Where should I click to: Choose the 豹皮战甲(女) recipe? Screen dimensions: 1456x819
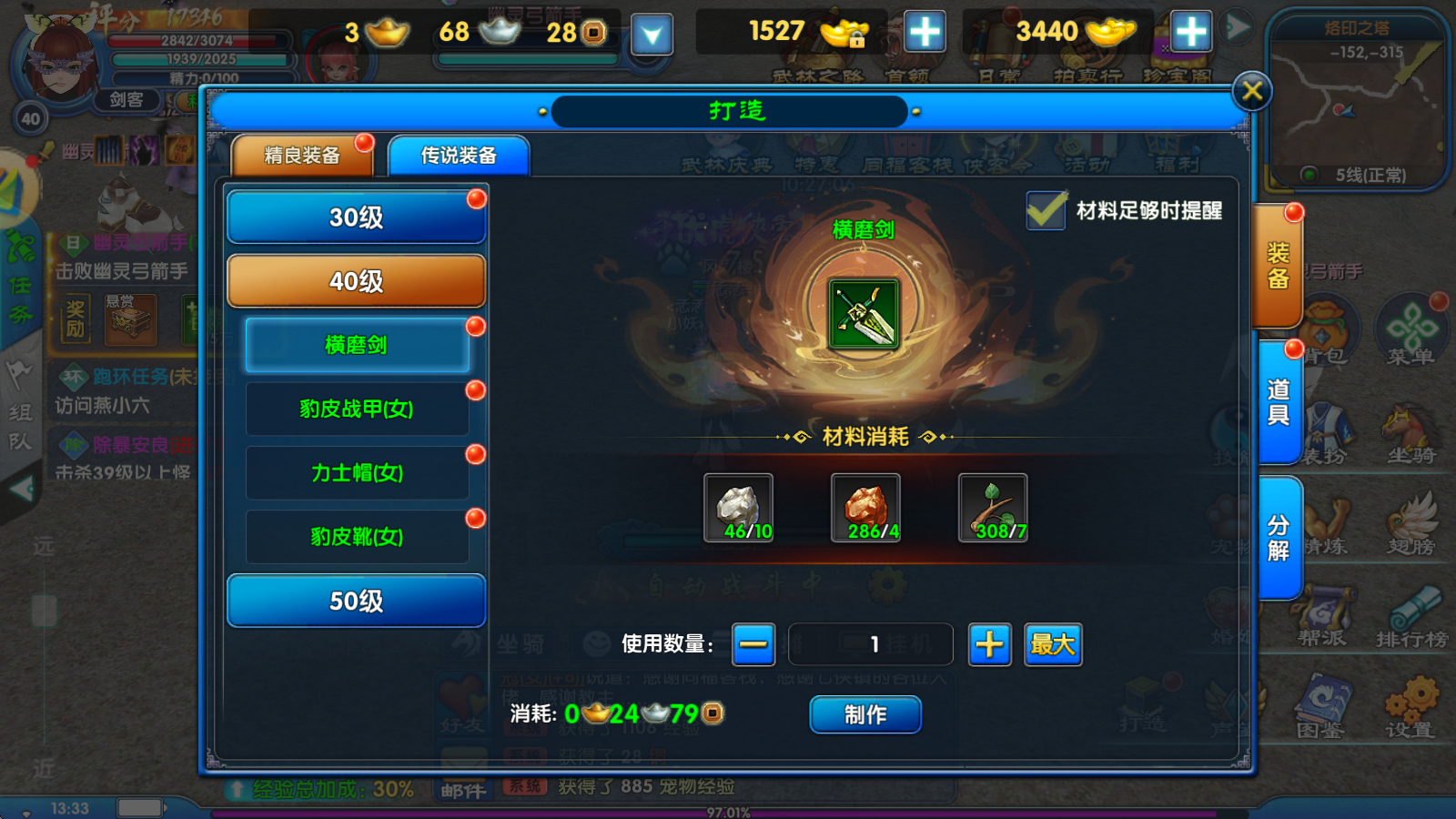point(357,409)
